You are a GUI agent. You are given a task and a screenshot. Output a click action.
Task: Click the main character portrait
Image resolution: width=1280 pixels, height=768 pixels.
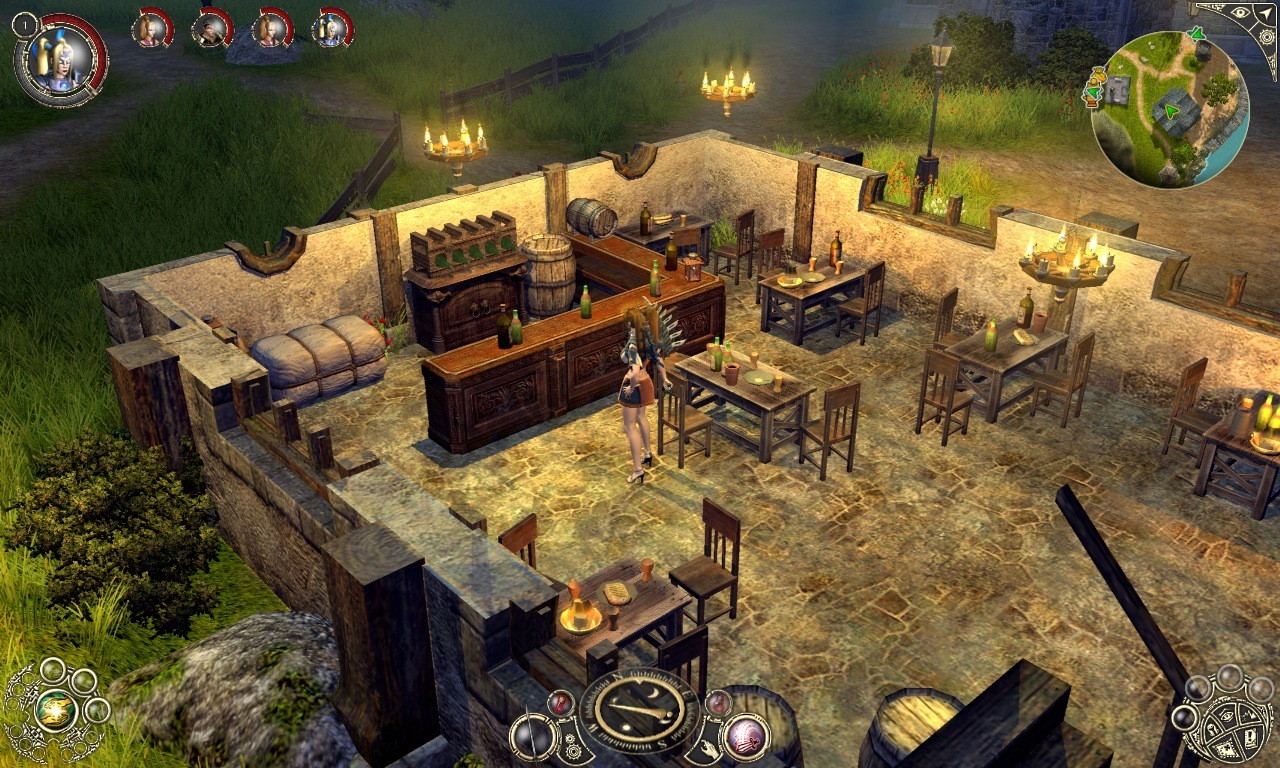tap(60, 62)
